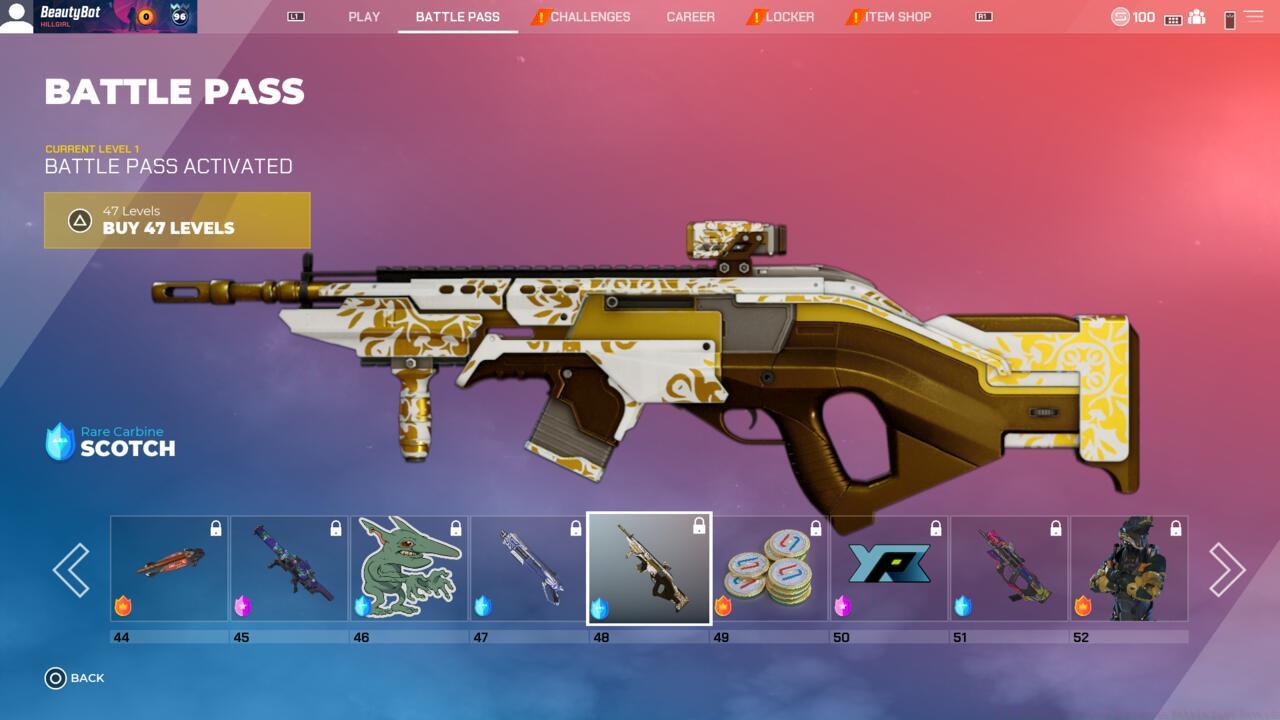Open the hamburger main menu

point(1253,17)
